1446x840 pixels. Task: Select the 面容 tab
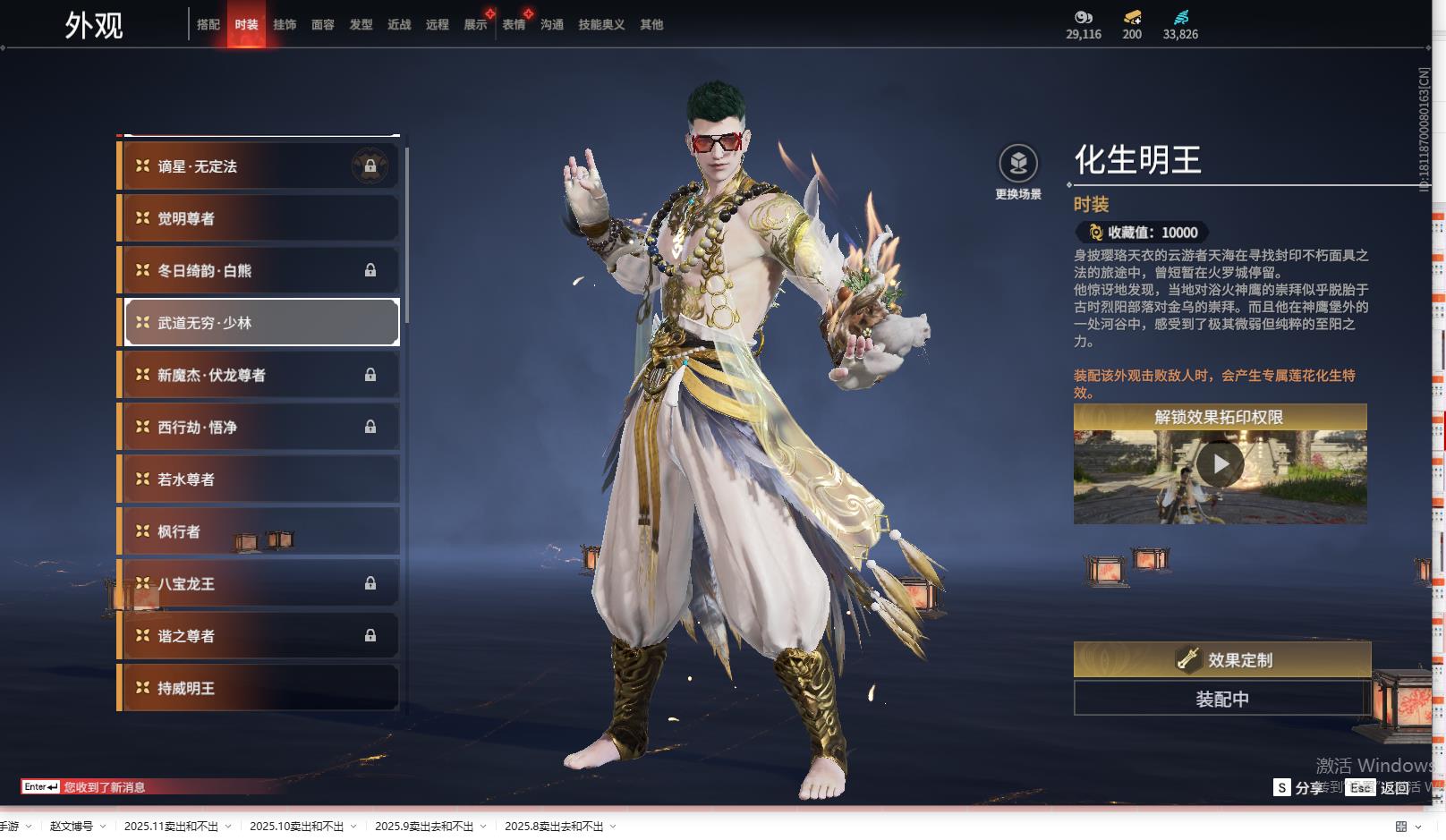323,25
